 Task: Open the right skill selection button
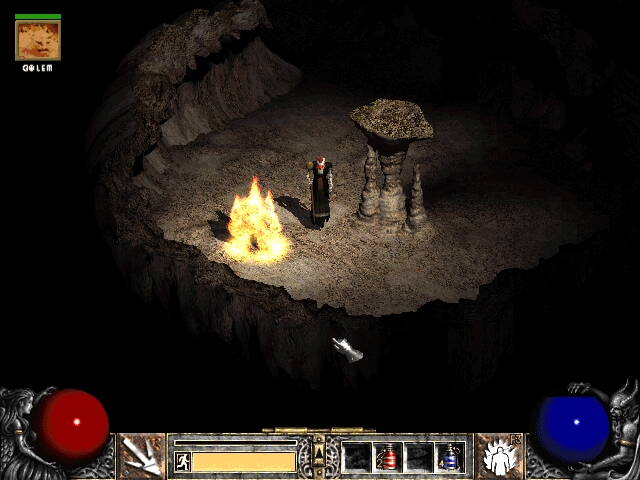pos(498,457)
